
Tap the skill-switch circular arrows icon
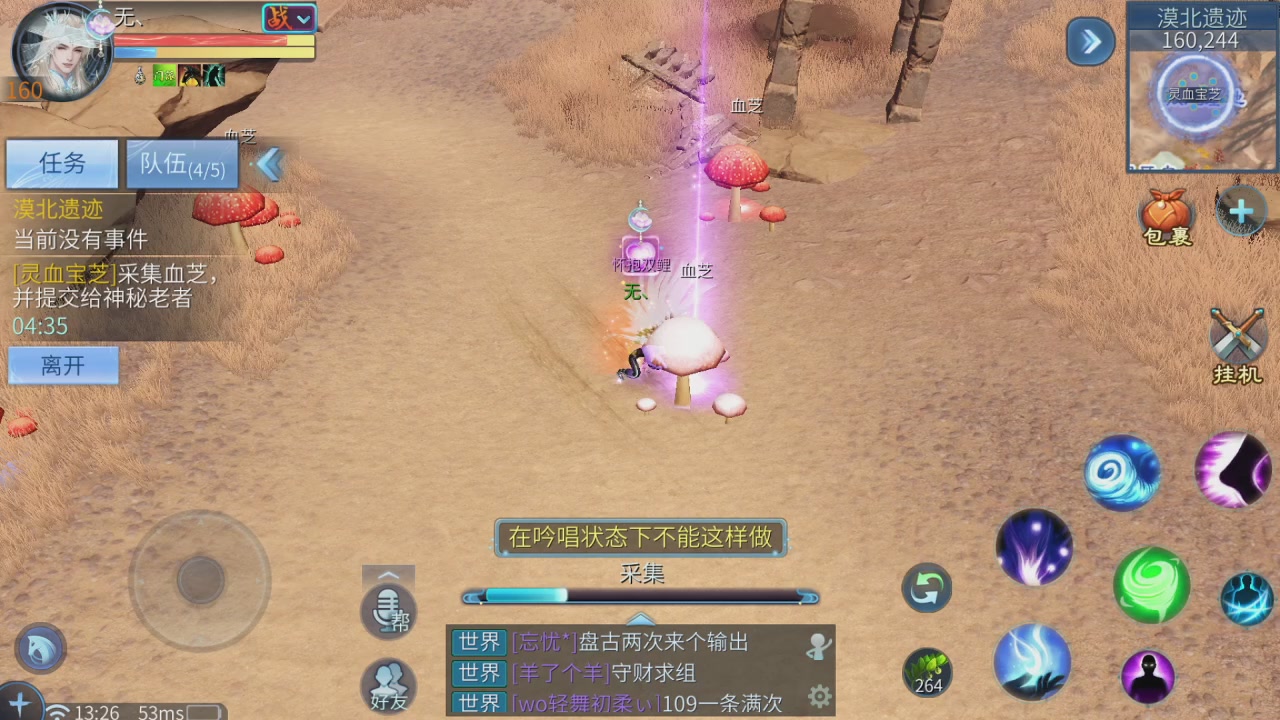coord(925,588)
